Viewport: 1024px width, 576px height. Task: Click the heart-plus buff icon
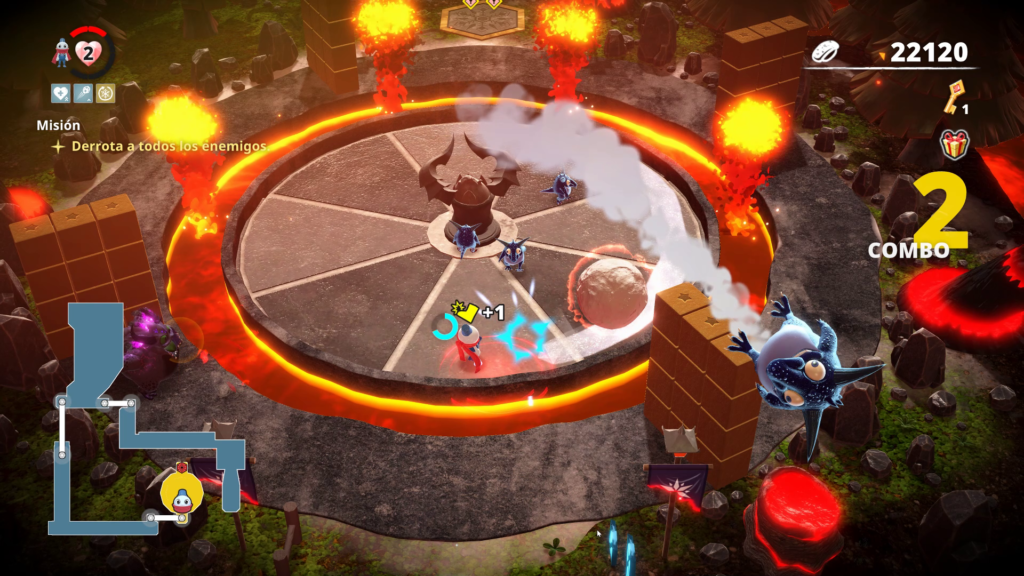[x=60, y=93]
